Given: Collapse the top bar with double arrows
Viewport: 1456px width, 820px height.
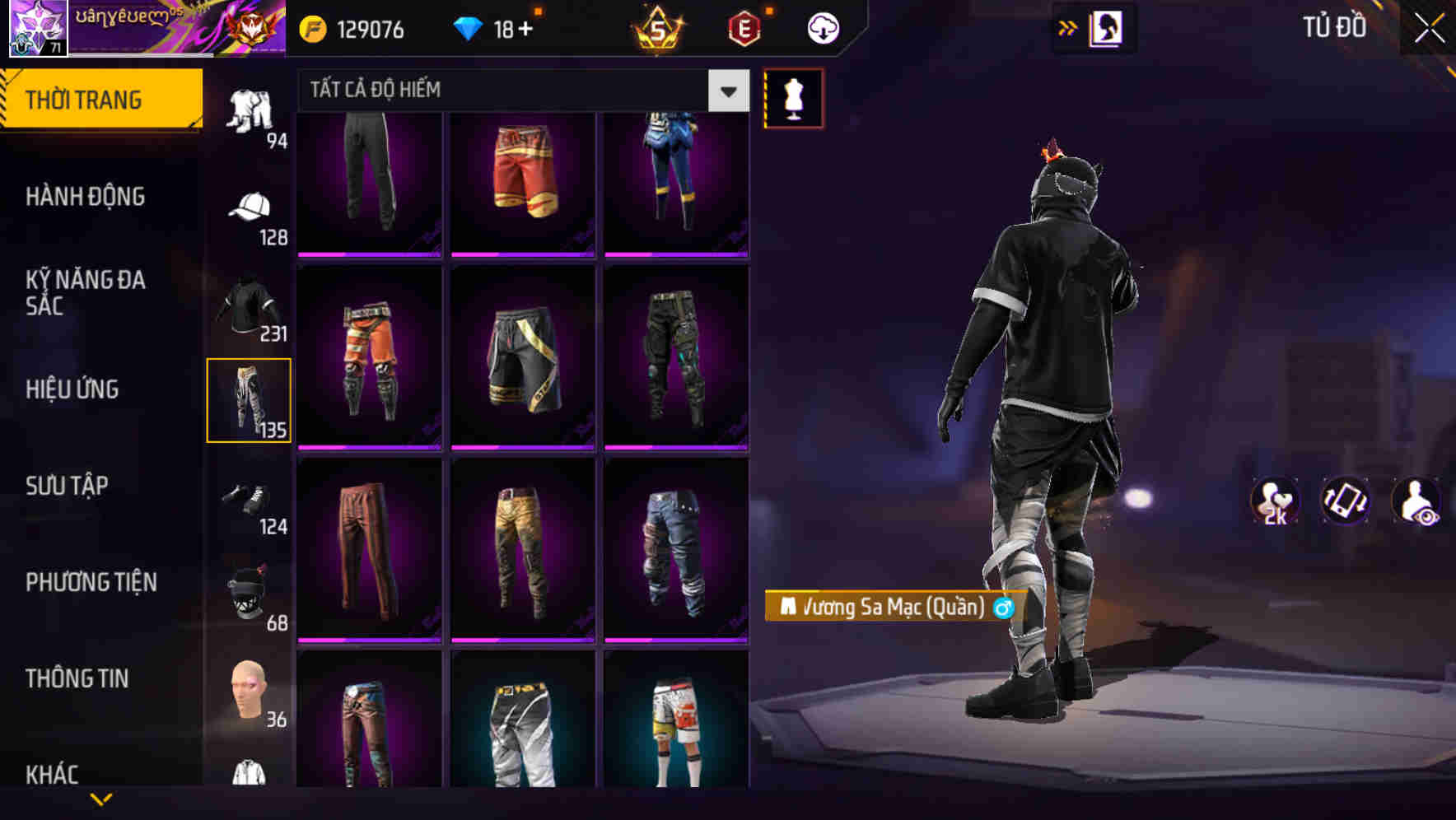Looking at the screenshot, I should click(1067, 27).
